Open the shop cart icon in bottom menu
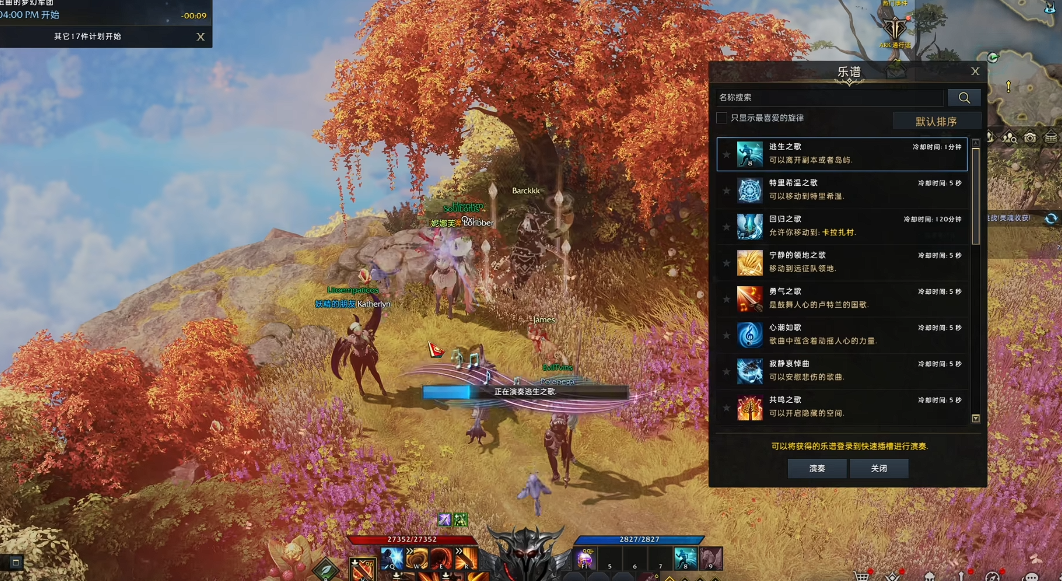Image resolution: width=1062 pixels, height=581 pixels. click(862, 574)
